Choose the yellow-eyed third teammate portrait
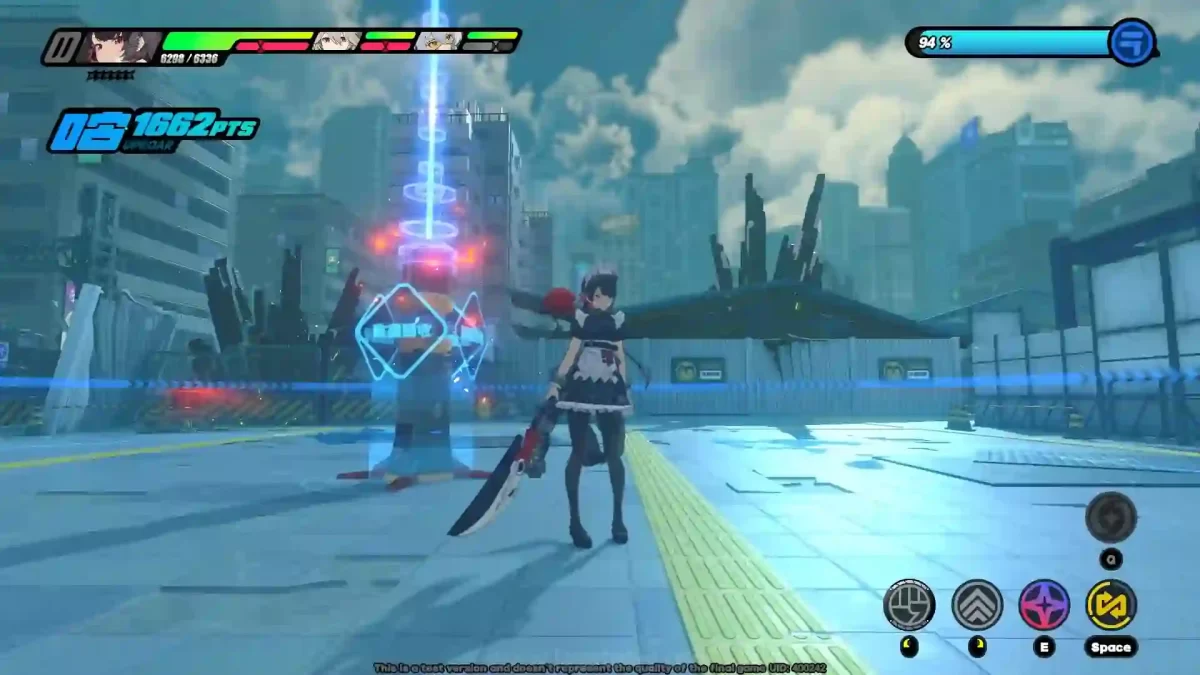Image resolution: width=1200 pixels, height=675 pixels. (x=440, y=41)
